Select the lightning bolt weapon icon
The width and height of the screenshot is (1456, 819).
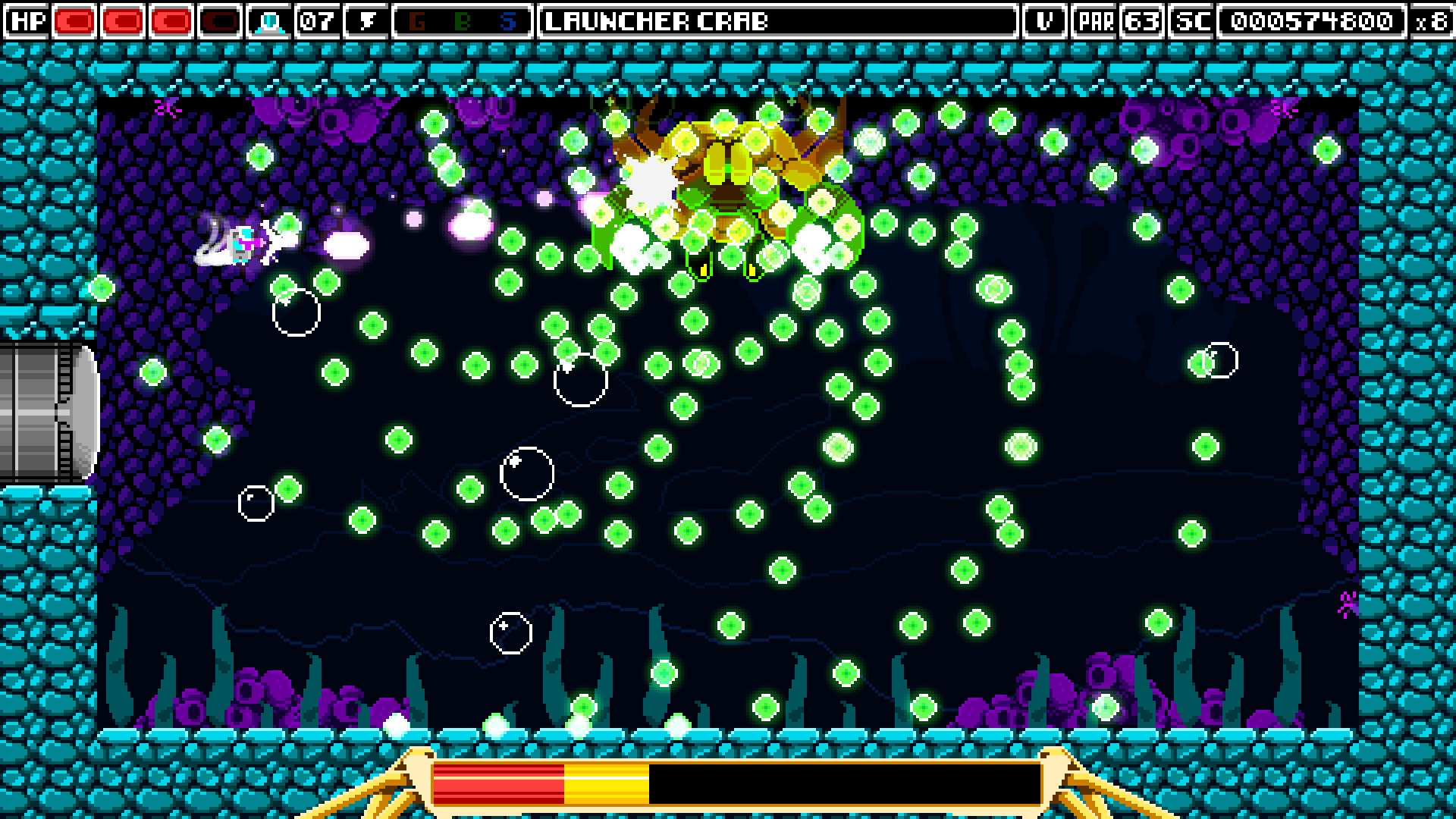[x=366, y=21]
